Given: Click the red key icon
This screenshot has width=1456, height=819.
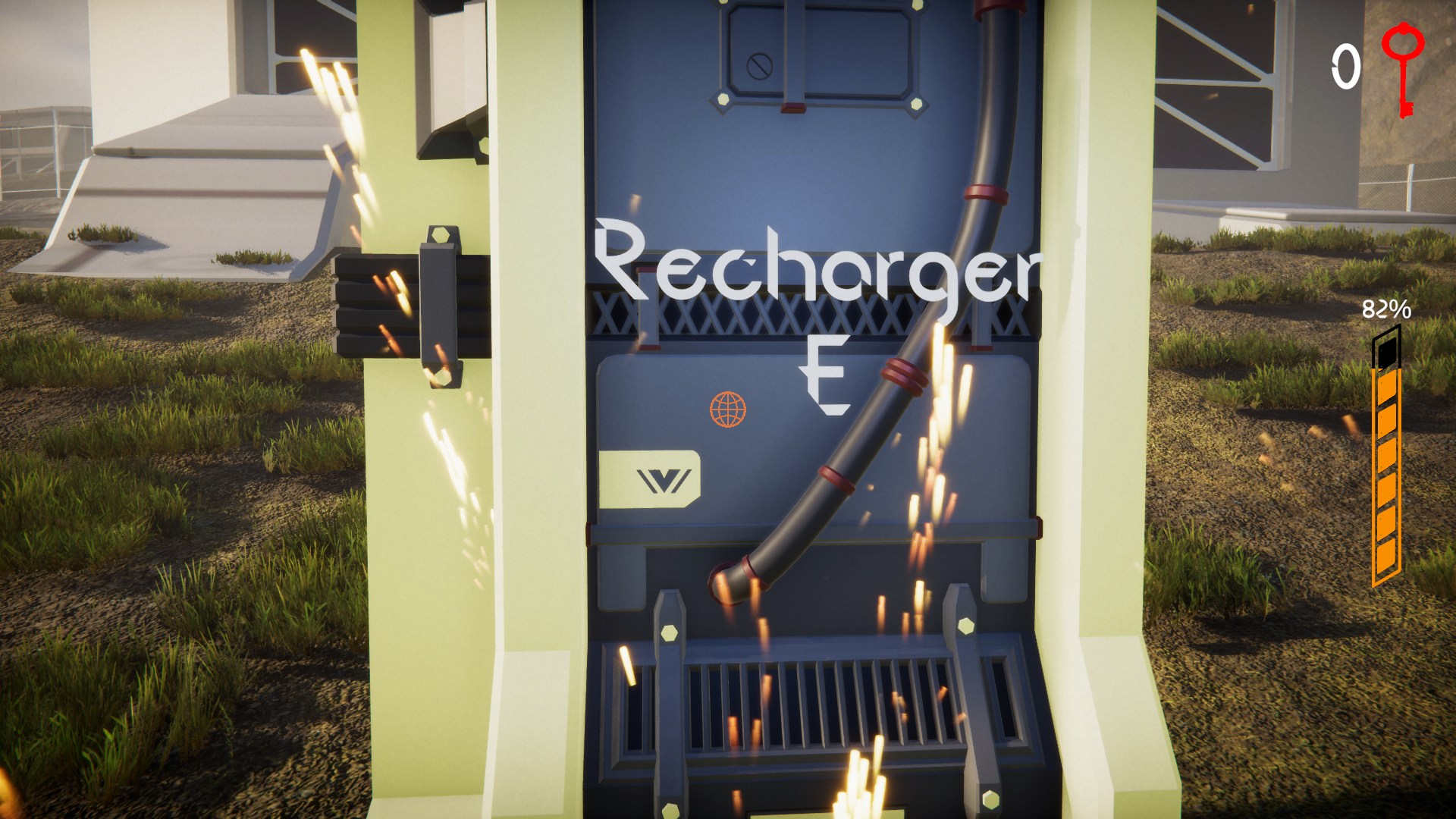Looking at the screenshot, I should (x=1403, y=68).
